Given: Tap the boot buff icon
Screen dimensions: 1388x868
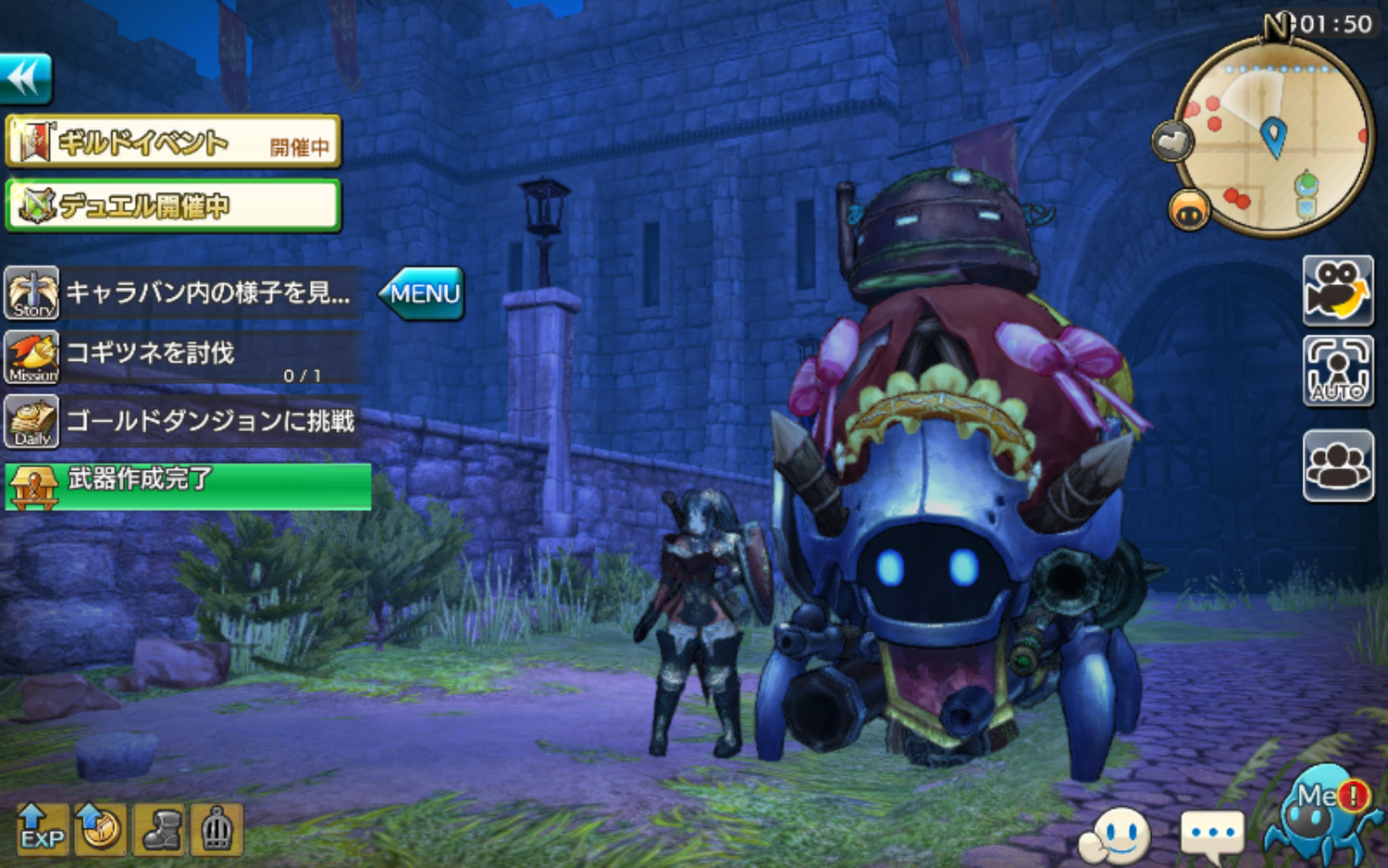Looking at the screenshot, I should (x=159, y=829).
